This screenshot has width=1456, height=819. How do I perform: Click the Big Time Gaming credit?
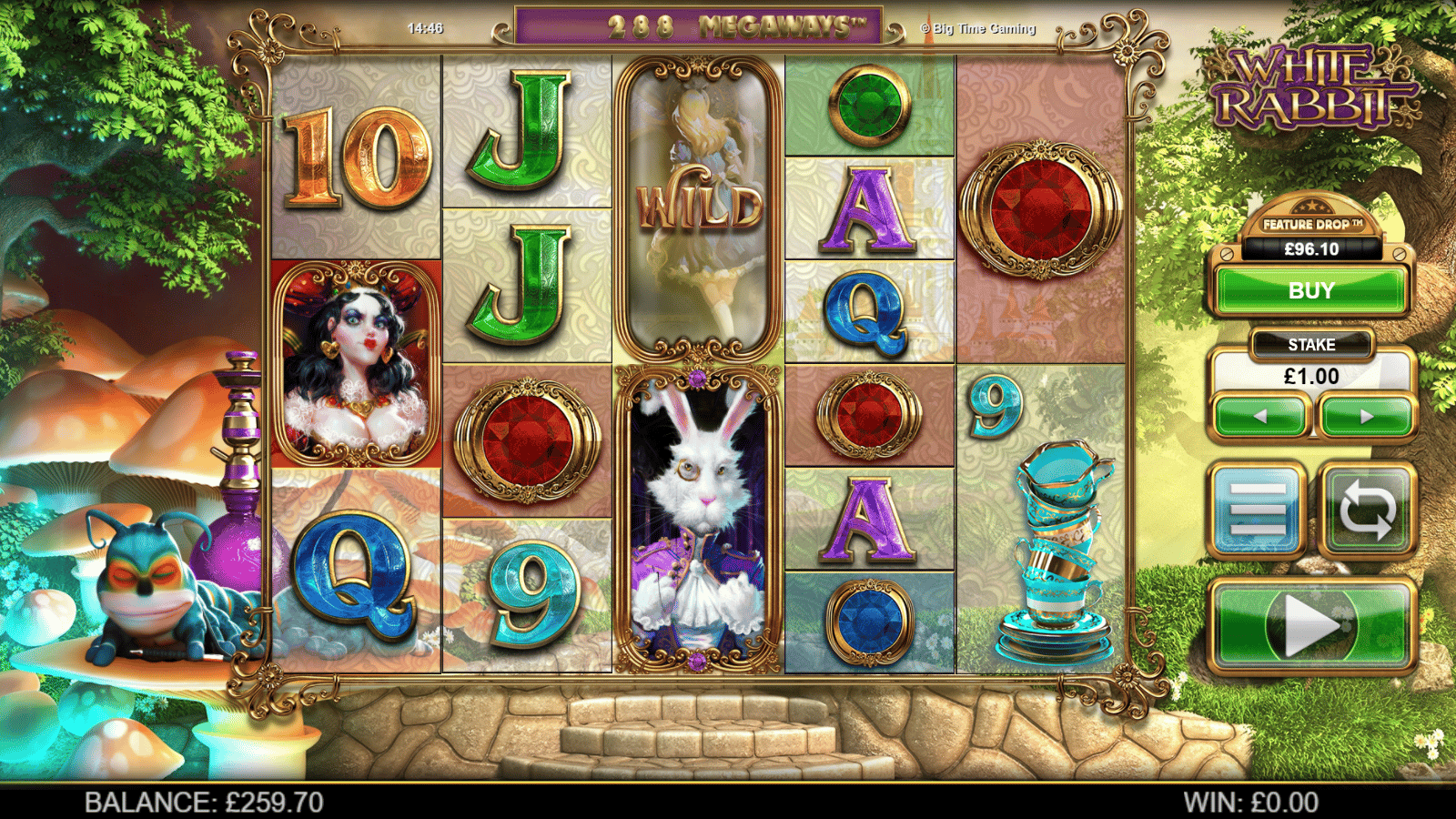coord(976,28)
